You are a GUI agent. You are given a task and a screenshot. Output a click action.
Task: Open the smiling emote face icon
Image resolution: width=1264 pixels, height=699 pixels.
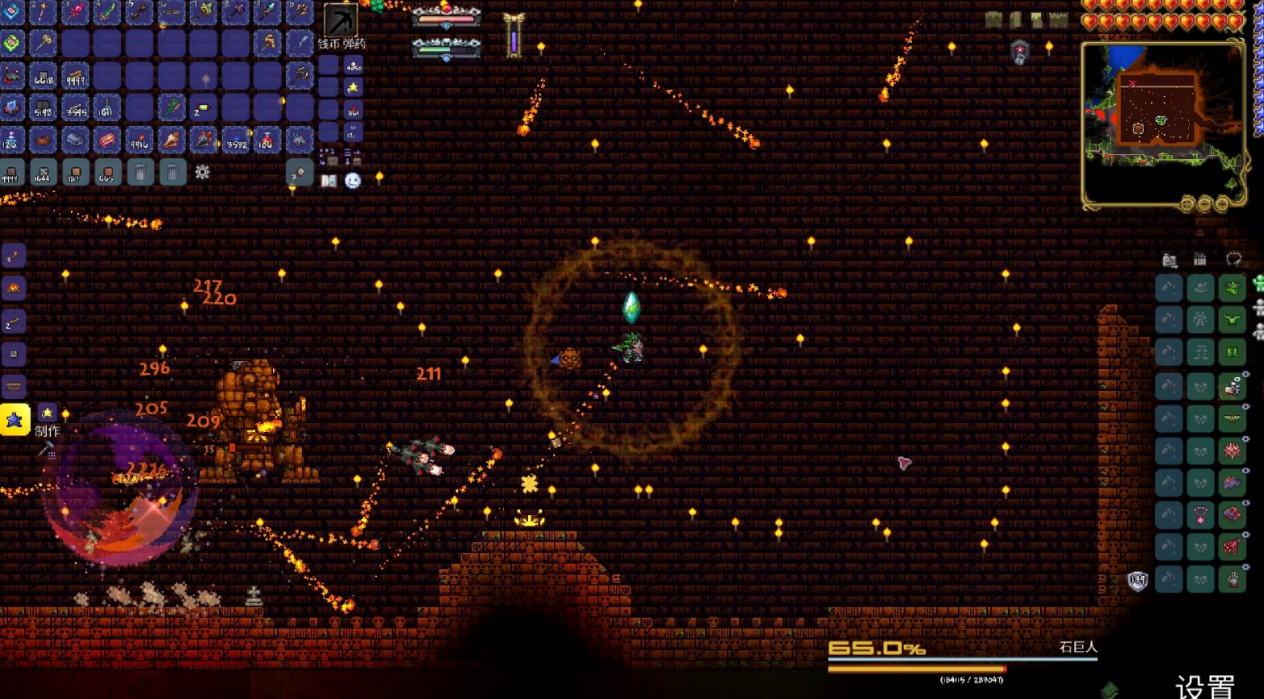click(353, 181)
